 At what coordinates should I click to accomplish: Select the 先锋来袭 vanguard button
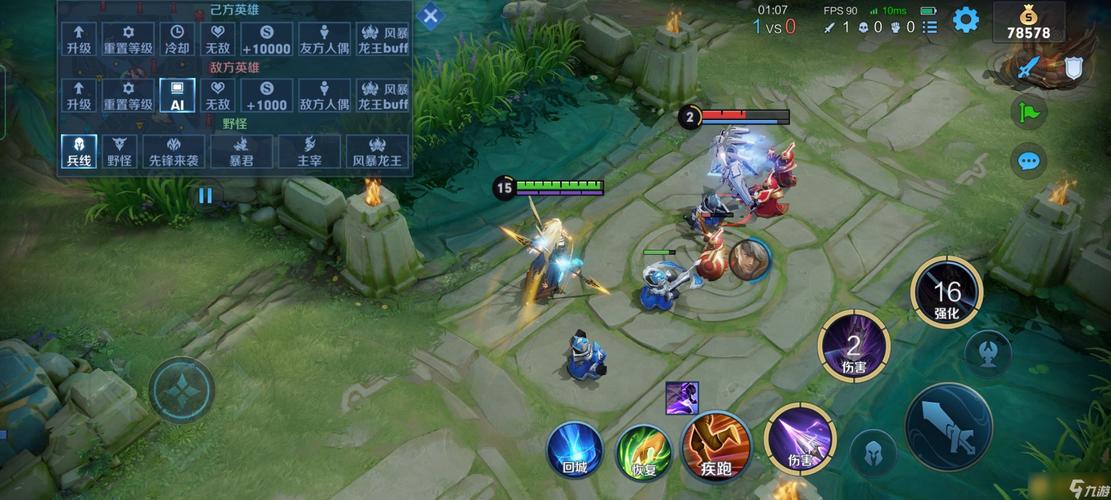click(x=172, y=151)
